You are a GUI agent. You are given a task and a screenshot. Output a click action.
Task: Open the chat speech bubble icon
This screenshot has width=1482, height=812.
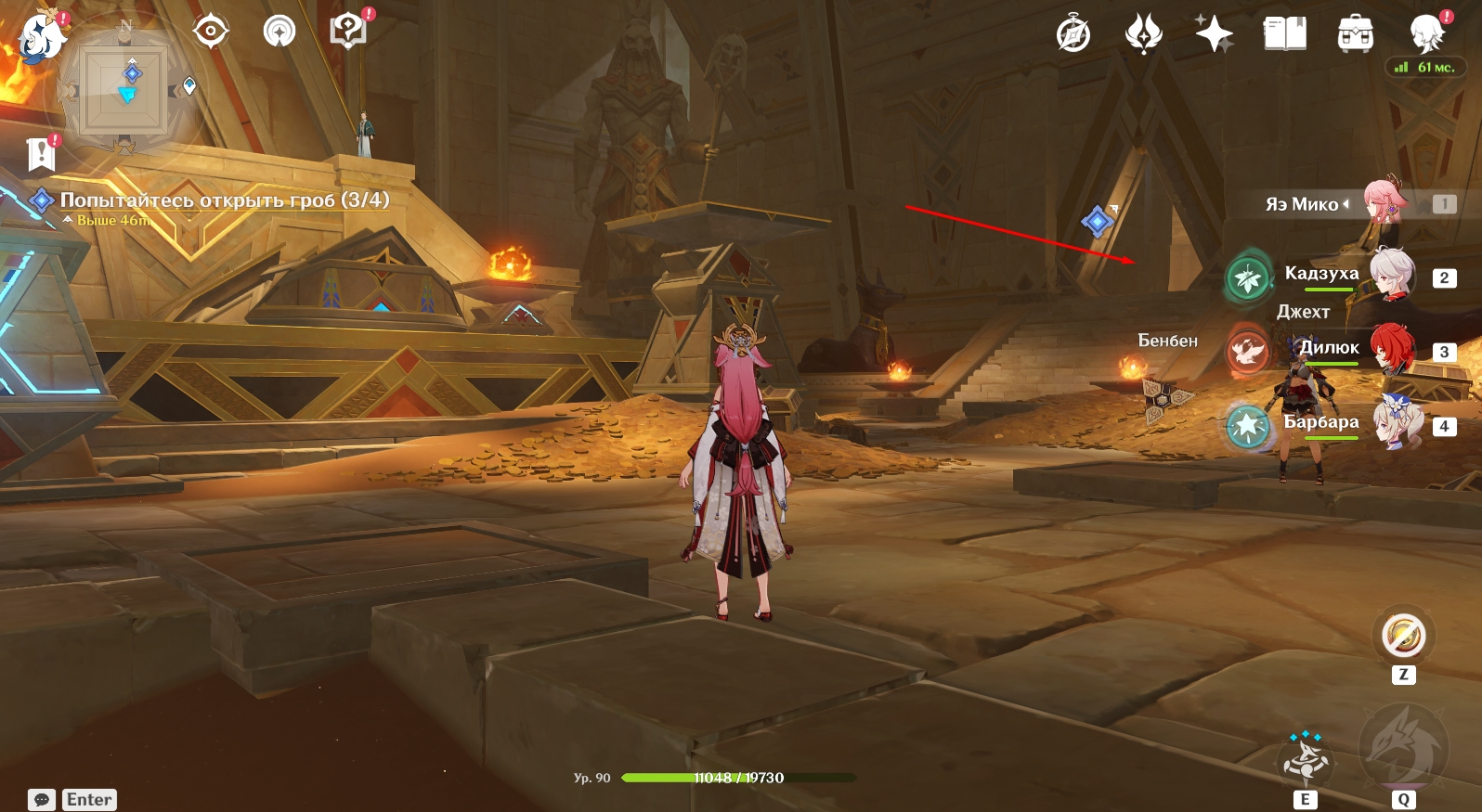pos(42,800)
